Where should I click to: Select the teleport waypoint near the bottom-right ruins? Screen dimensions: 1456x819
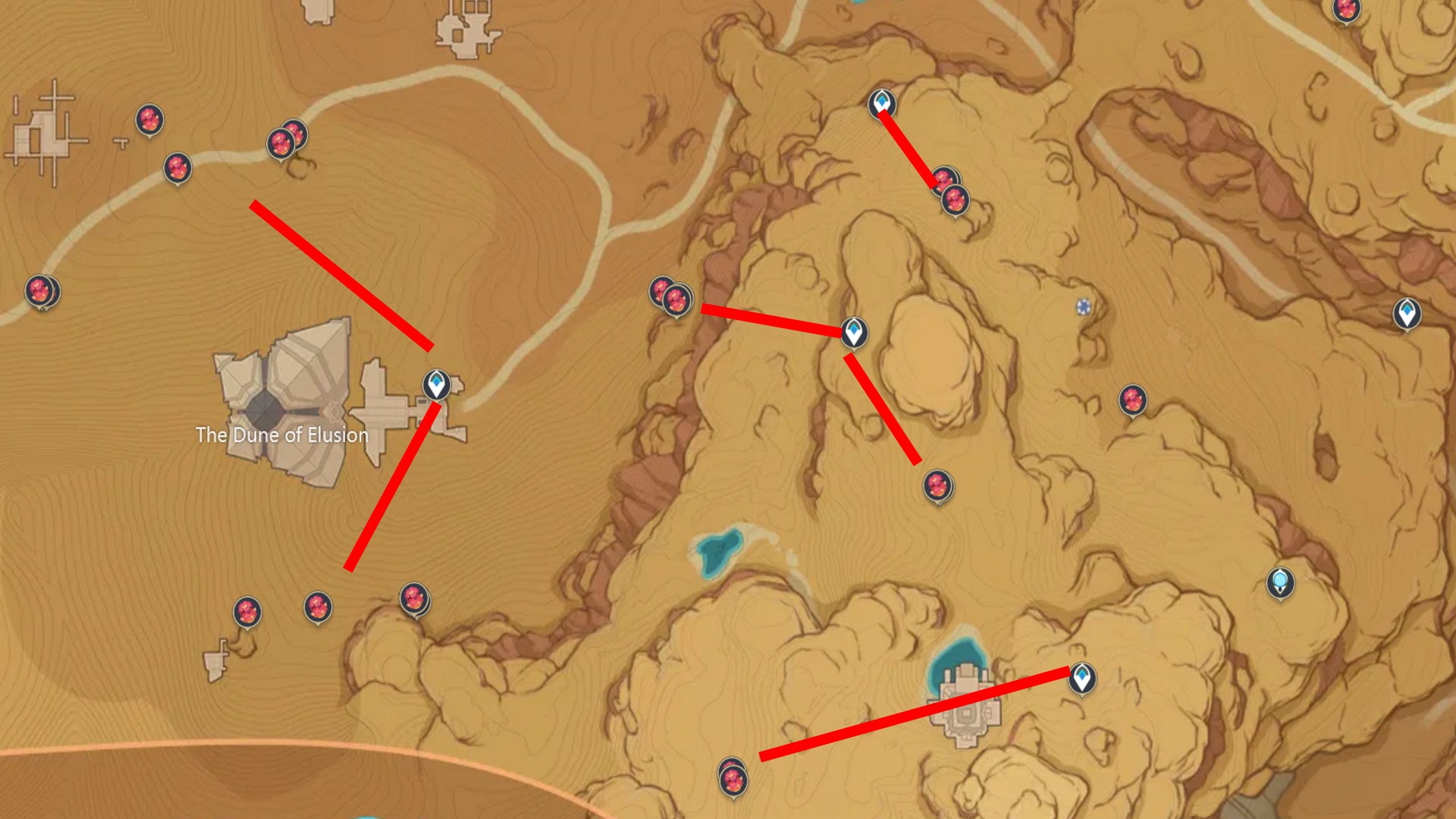(x=1083, y=677)
